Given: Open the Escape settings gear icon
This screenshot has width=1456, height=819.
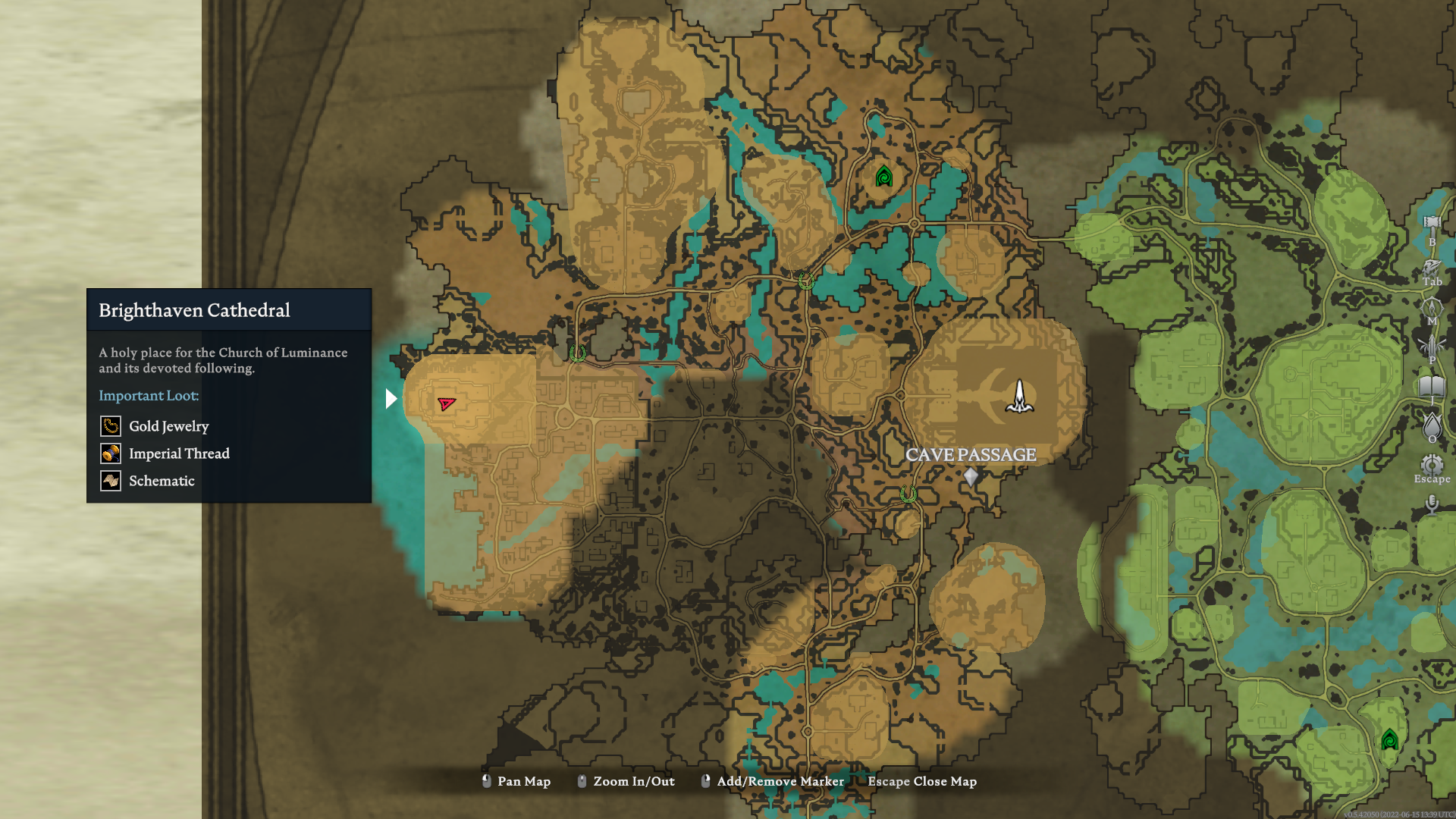Looking at the screenshot, I should [x=1431, y=464].
